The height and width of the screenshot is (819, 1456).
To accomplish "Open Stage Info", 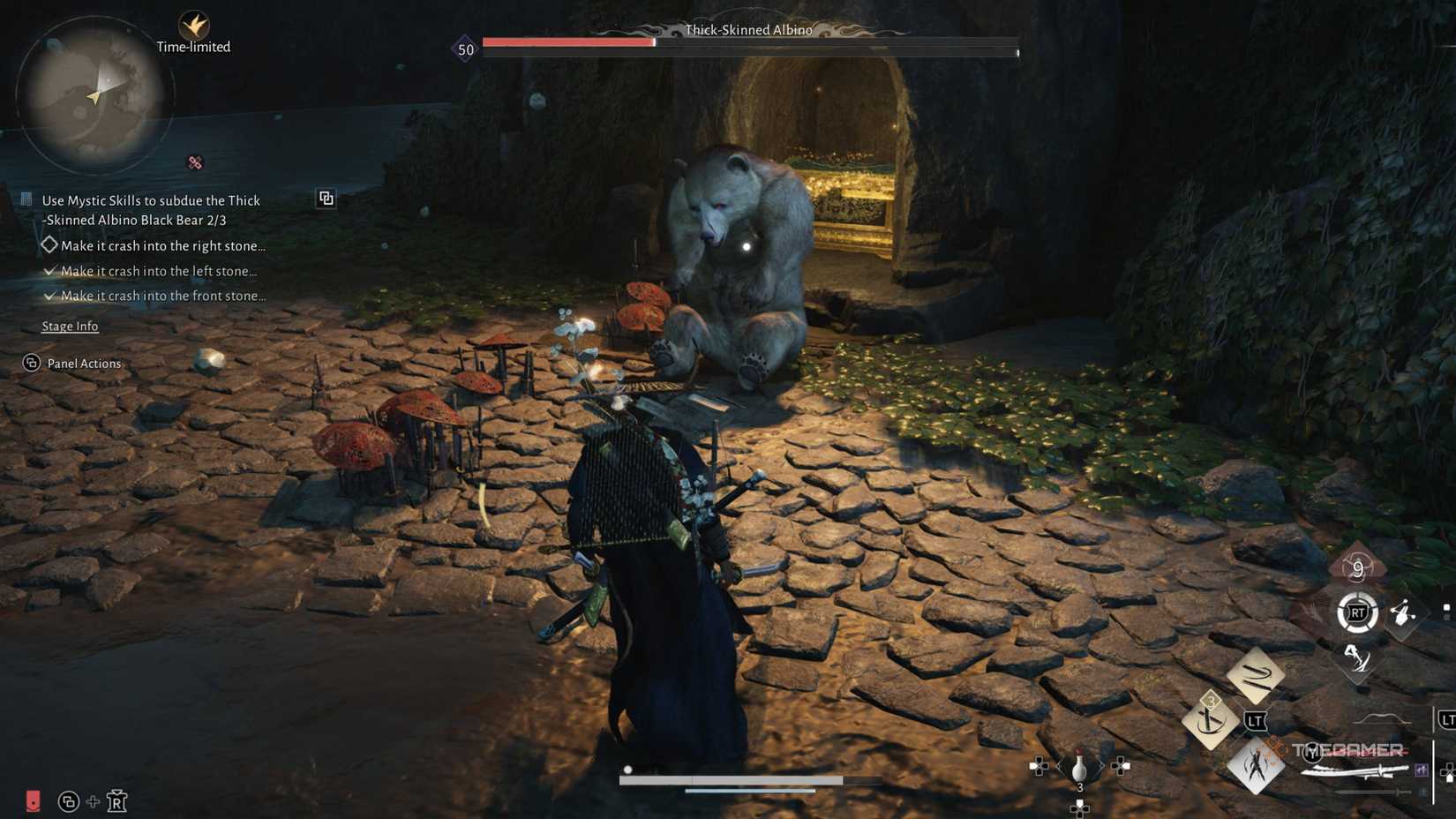I will pos(70,326).
